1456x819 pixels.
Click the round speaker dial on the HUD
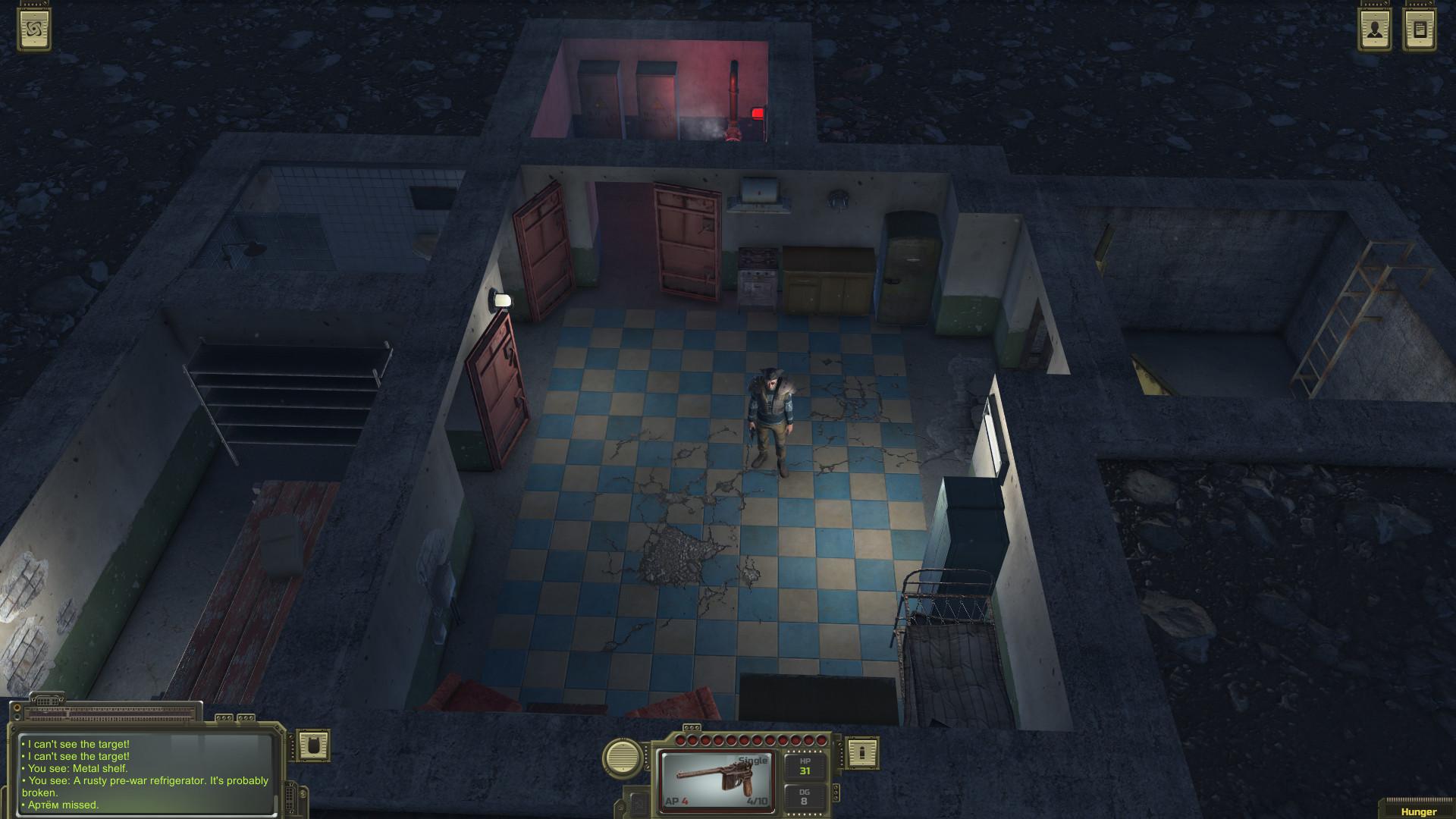point(622,758)
